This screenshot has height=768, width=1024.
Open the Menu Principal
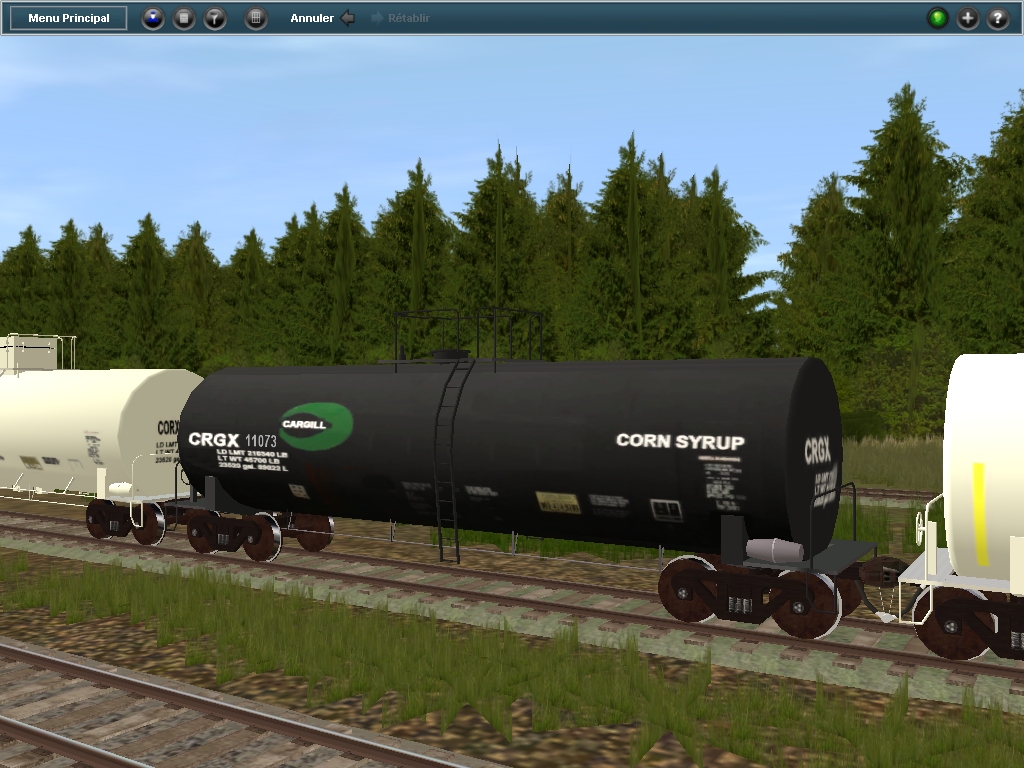pyautogui.click(x=69, y=18)
